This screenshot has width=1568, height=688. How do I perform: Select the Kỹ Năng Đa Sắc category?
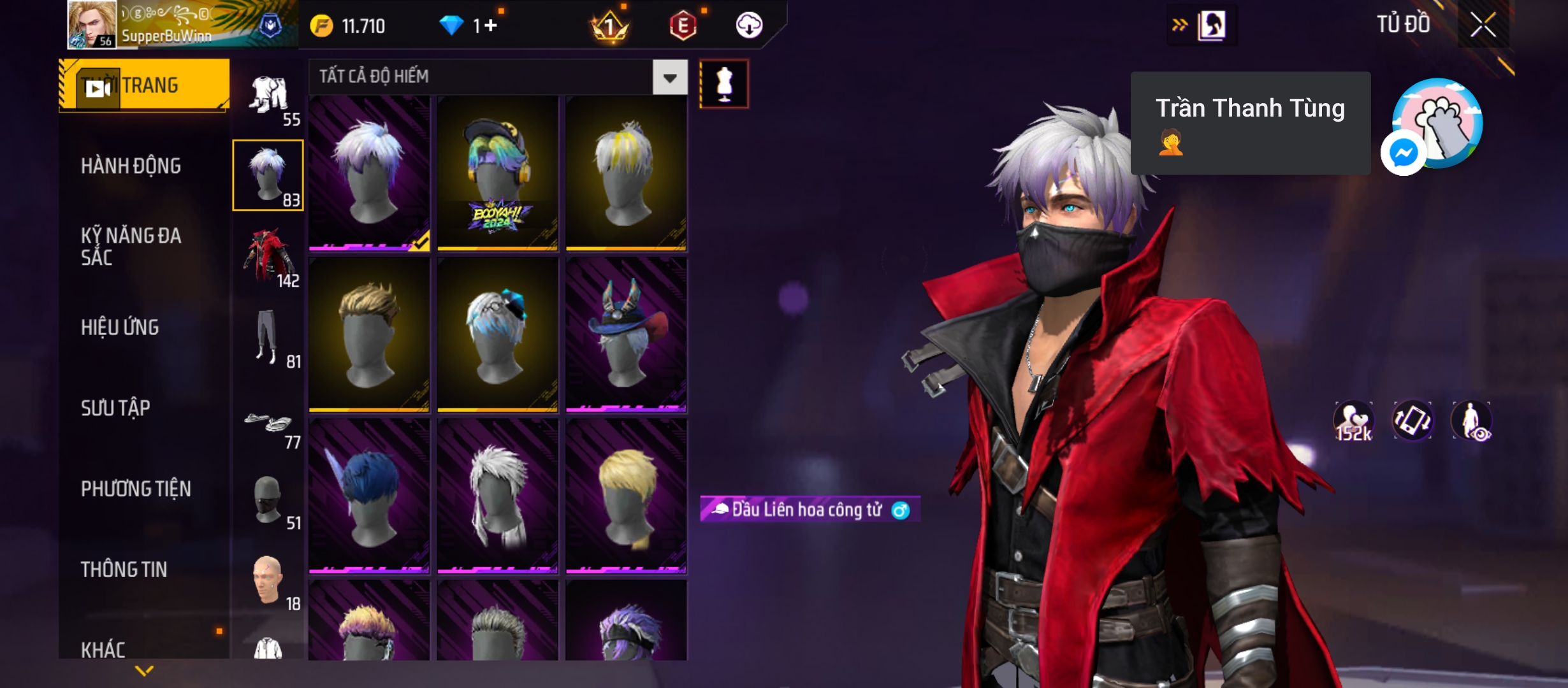click(131, 246)
